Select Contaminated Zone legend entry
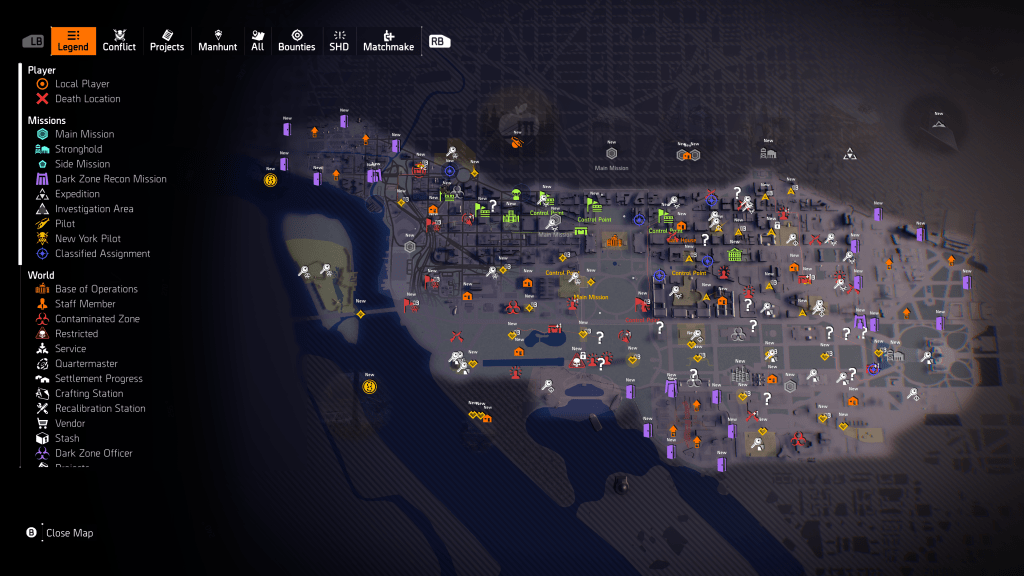 97,319
